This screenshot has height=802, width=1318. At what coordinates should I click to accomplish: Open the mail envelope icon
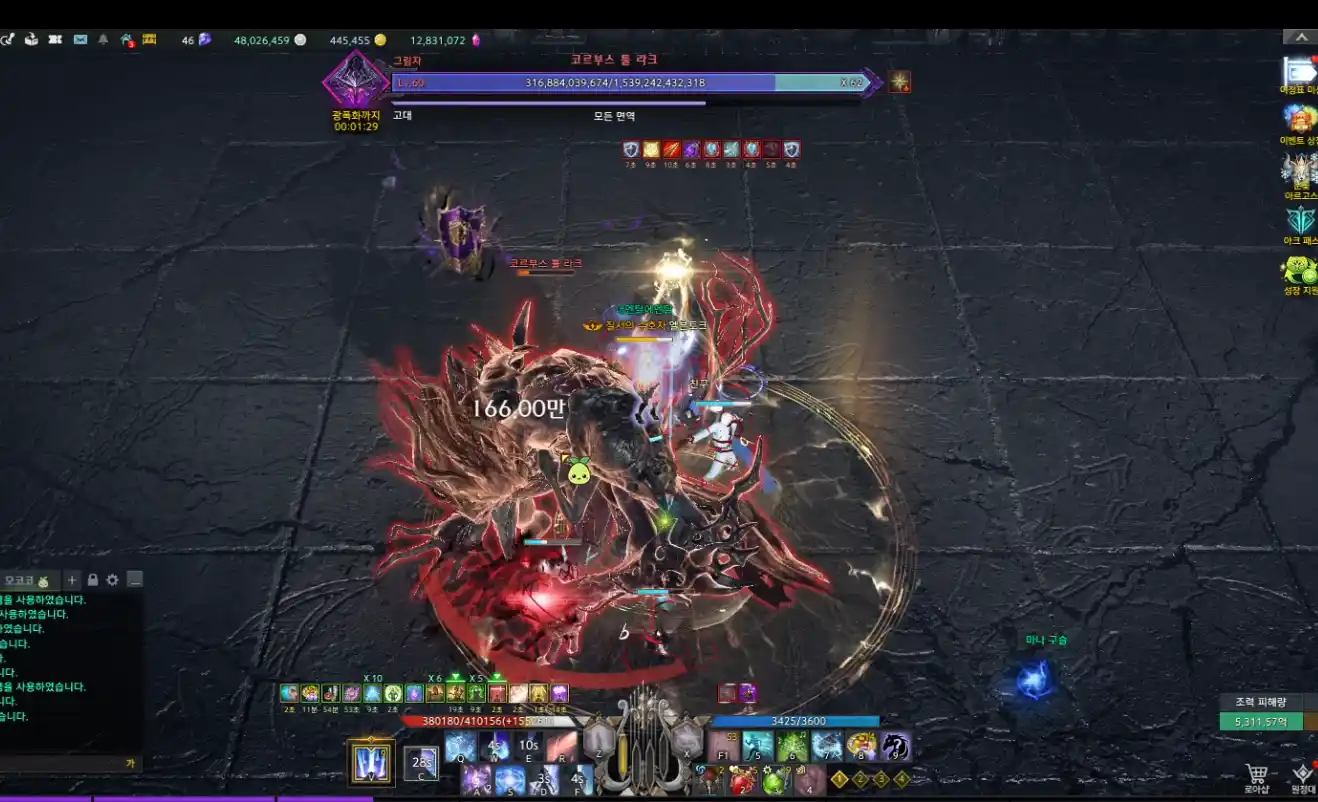point(80,40)
